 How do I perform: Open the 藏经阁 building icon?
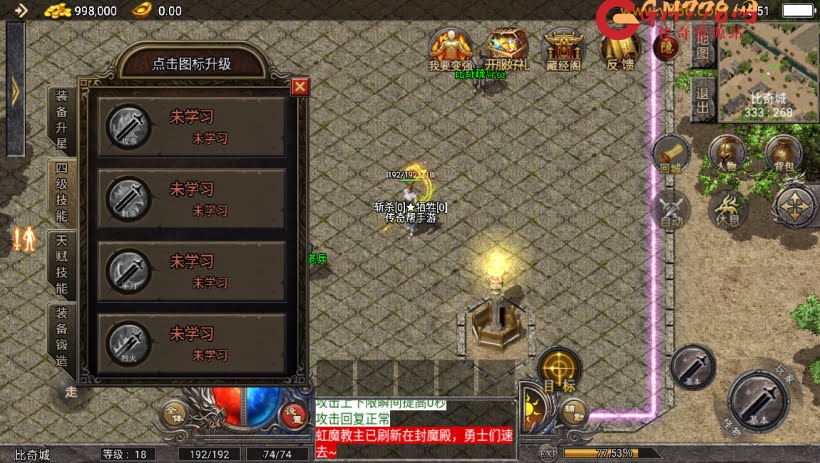point(563,48)
